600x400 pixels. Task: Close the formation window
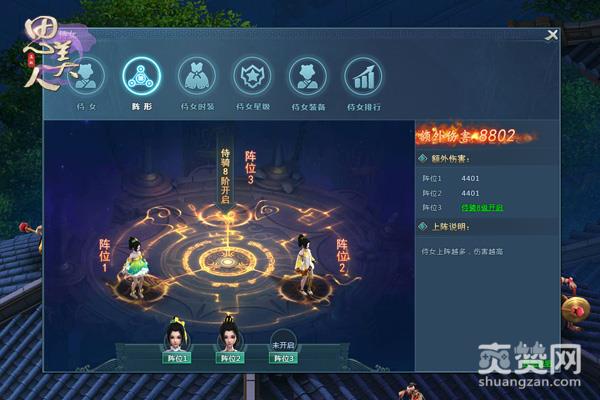point(551,36)
